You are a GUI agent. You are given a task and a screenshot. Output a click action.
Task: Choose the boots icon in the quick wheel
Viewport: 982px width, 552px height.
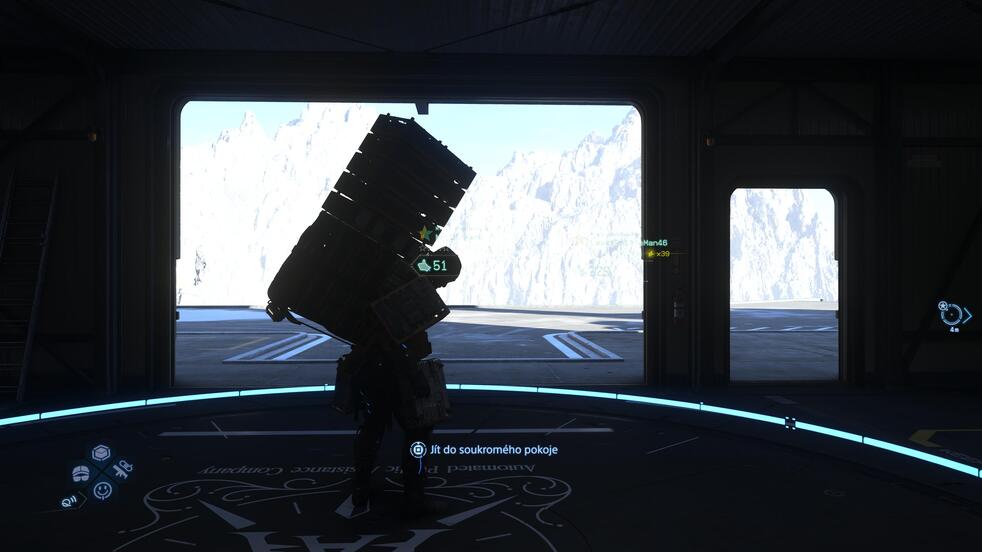click(x=81, y=472)
